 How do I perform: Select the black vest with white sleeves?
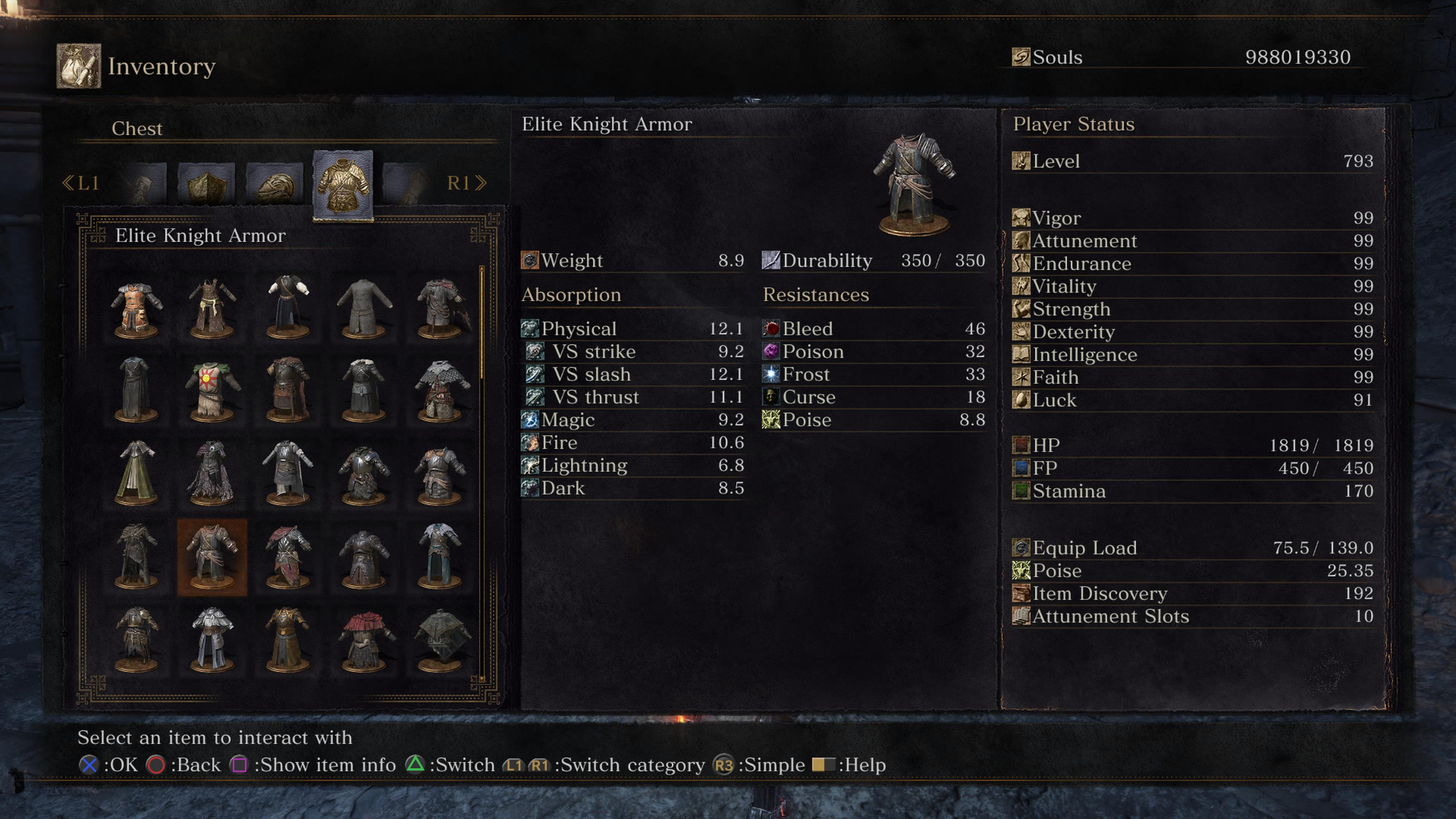[288, 309]
